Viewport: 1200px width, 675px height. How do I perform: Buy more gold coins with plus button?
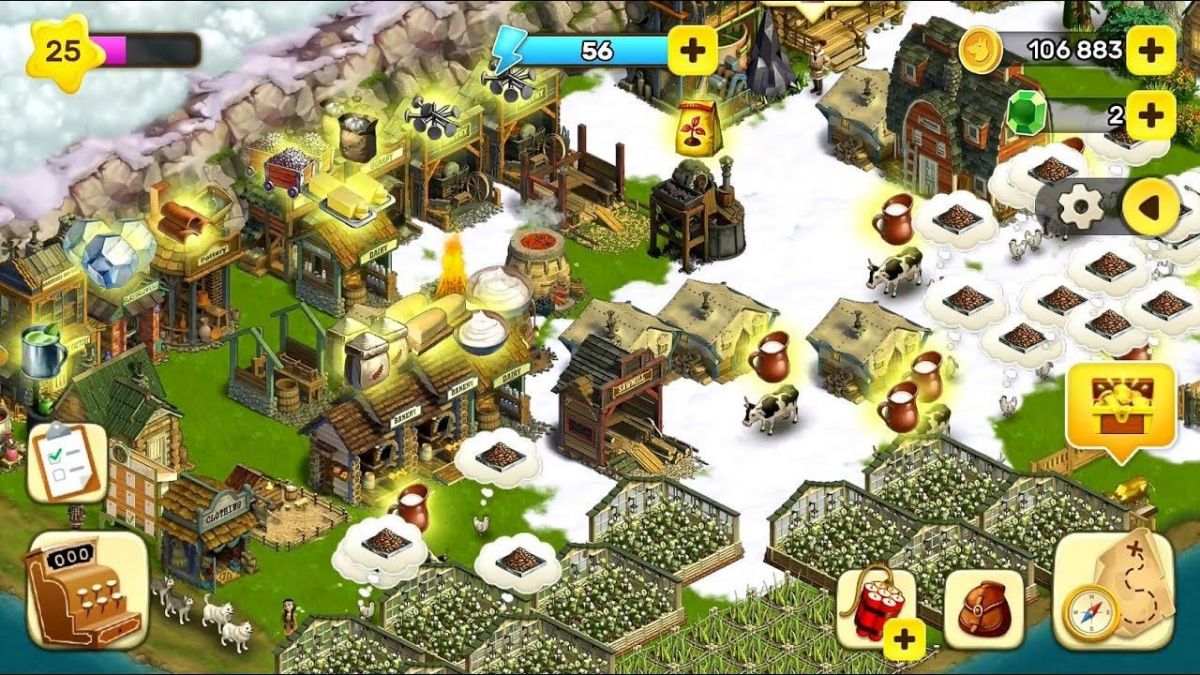1150,50
